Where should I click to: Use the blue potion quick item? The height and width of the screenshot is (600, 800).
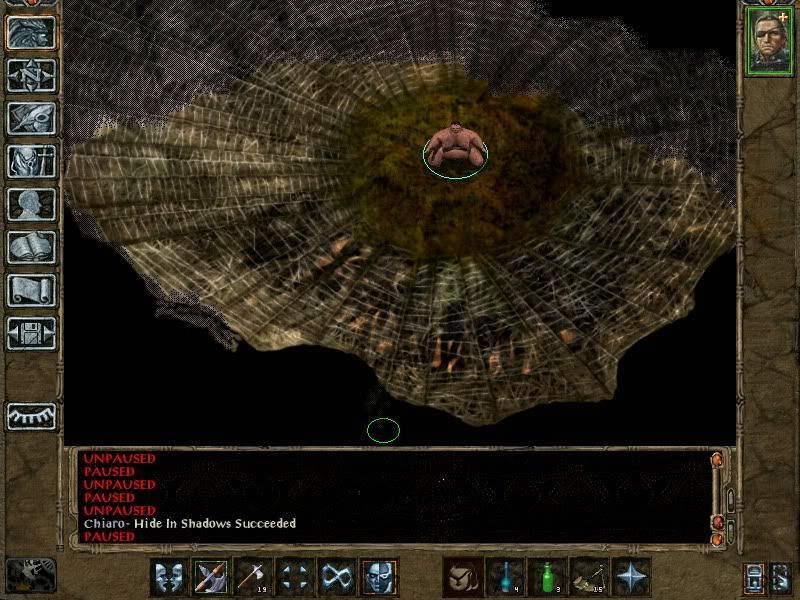[x=505, y=577]
